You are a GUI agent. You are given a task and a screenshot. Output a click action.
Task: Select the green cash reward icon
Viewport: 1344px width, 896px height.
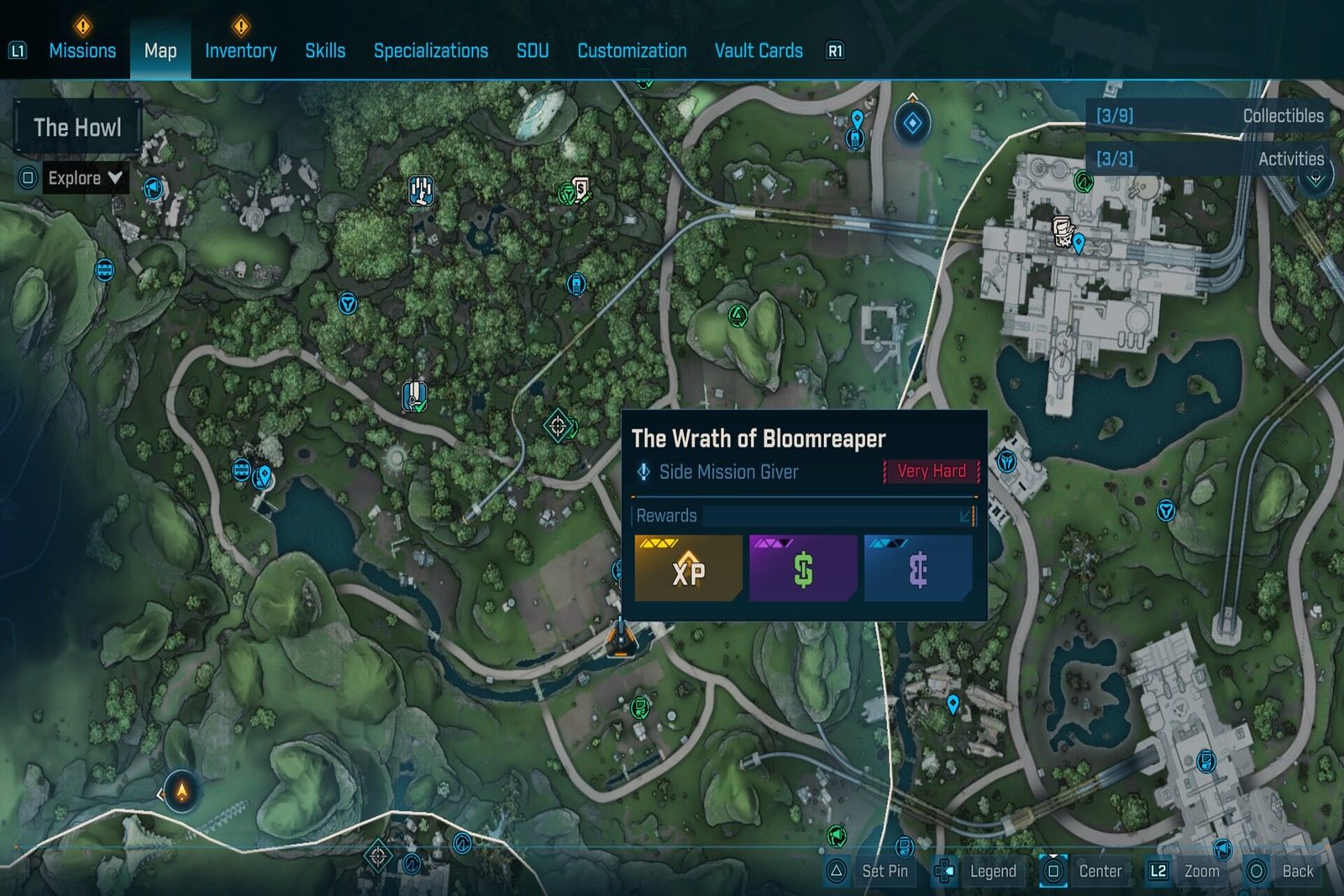point(804,567)
